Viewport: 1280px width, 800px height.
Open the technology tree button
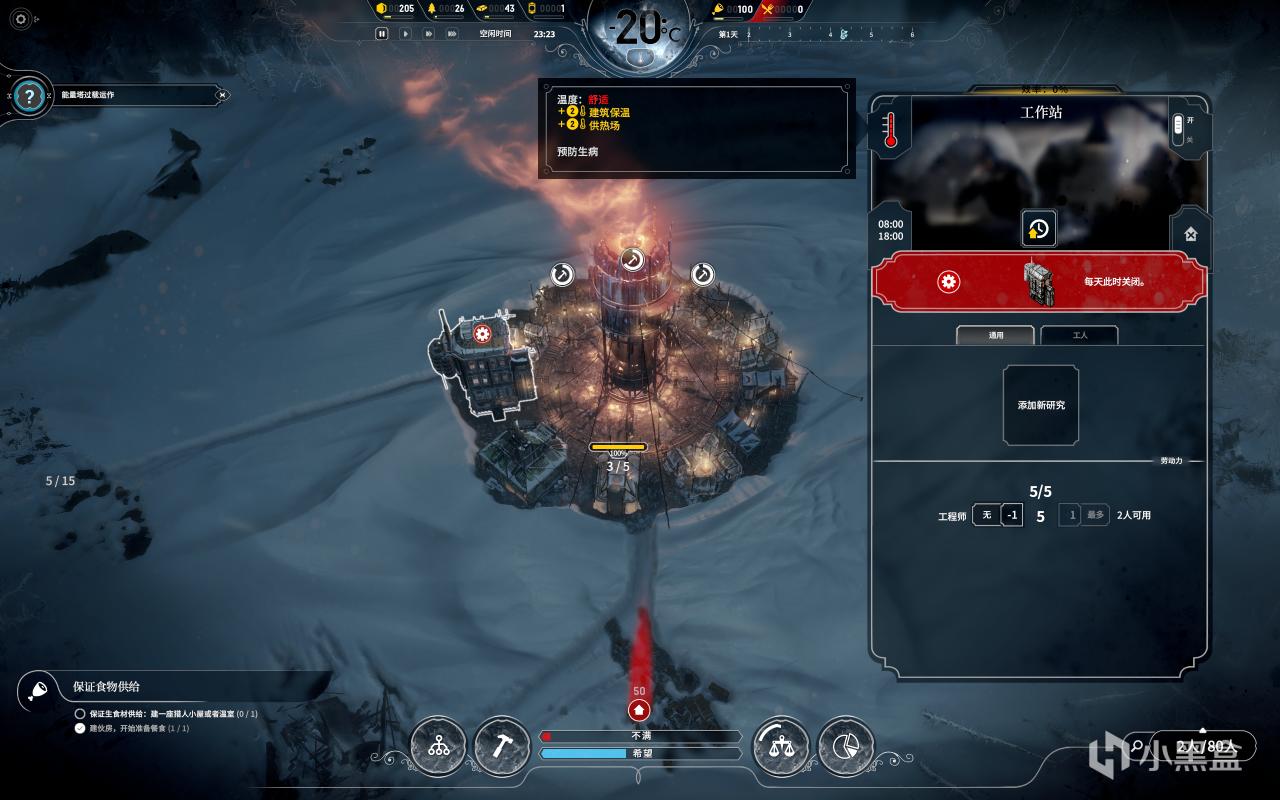coord(438,746)
